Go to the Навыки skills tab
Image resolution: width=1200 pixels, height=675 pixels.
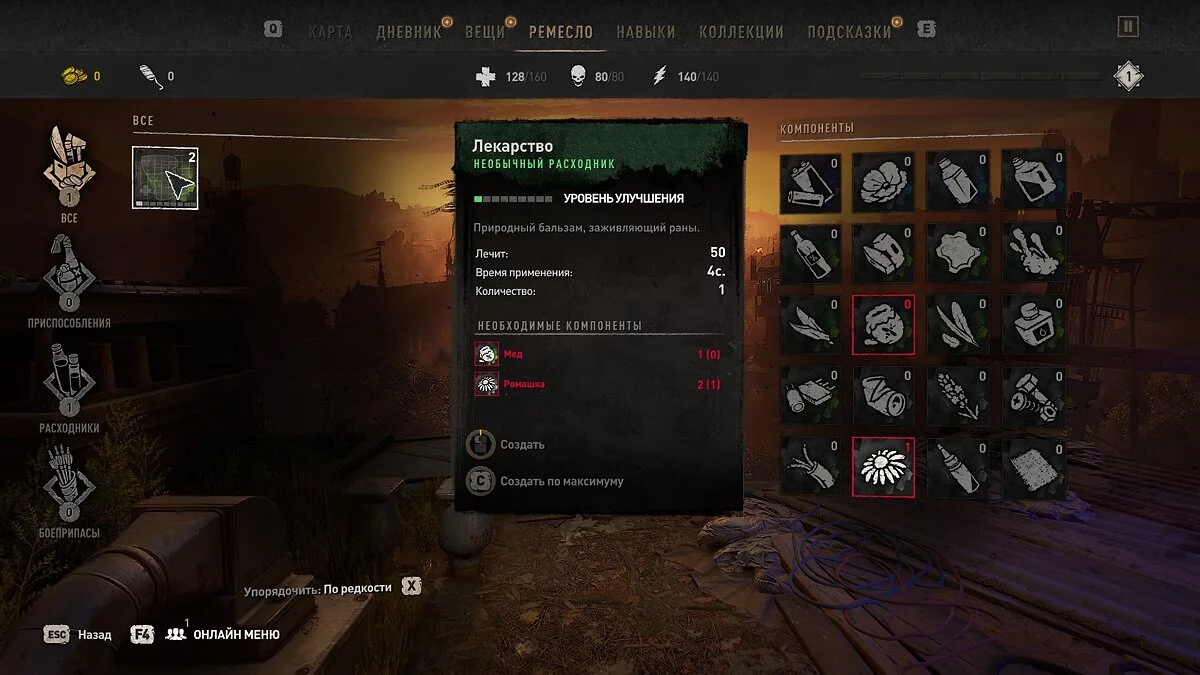pos(645,31)
